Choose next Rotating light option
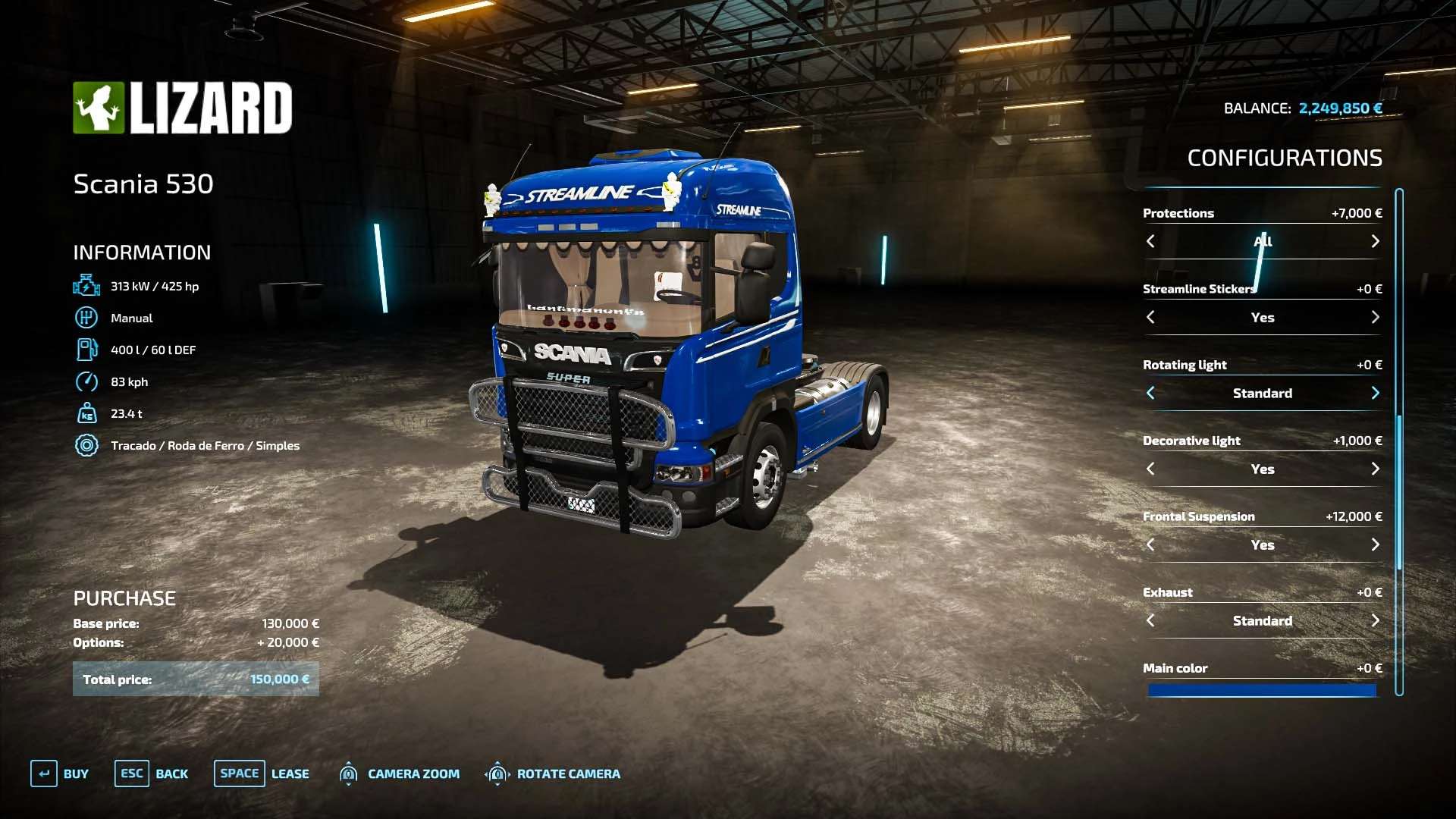 (1375, 393)
